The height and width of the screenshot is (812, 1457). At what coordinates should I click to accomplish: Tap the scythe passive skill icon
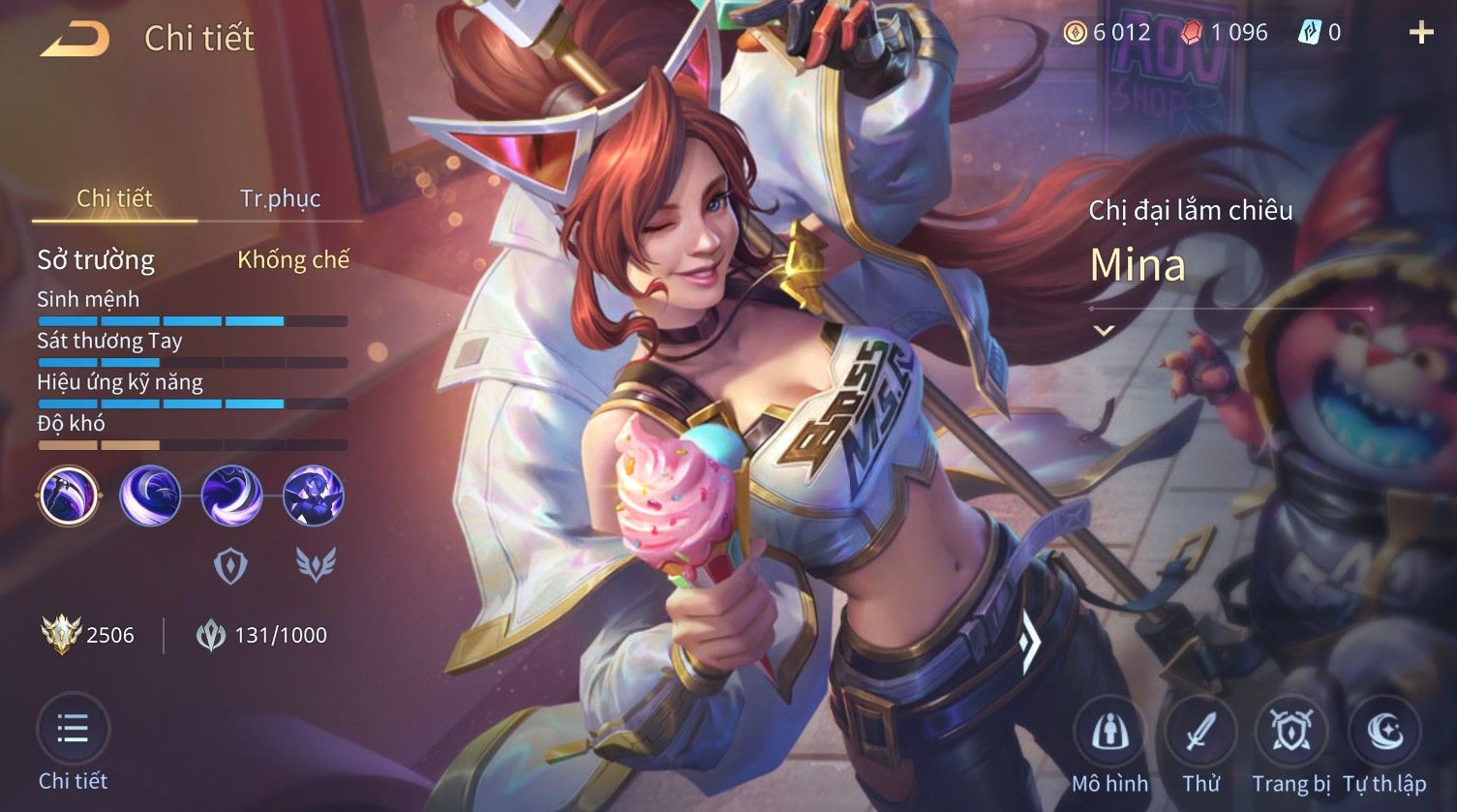69,496
